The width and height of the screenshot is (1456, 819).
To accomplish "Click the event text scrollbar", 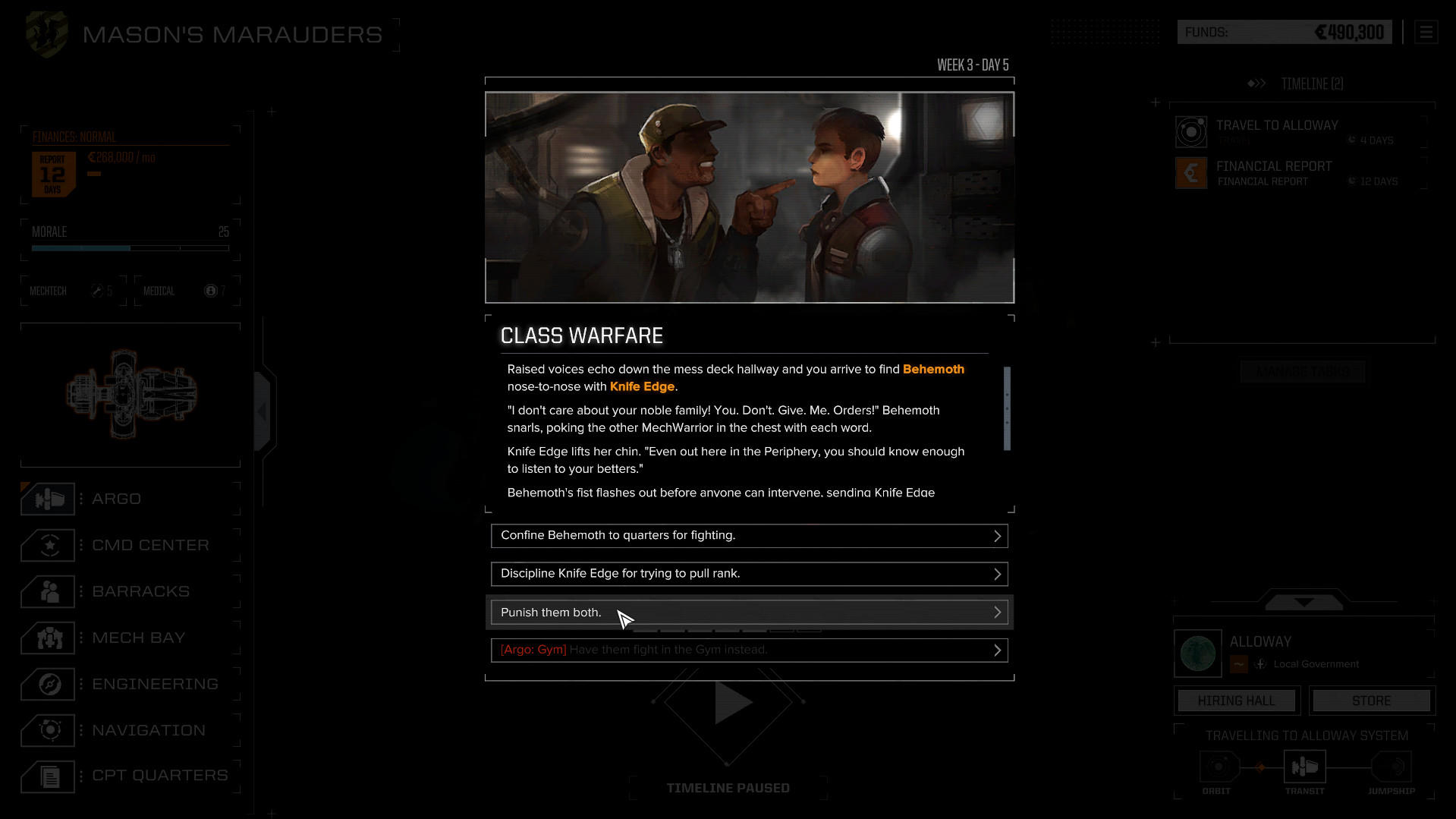I will (x=1007, y=410).
